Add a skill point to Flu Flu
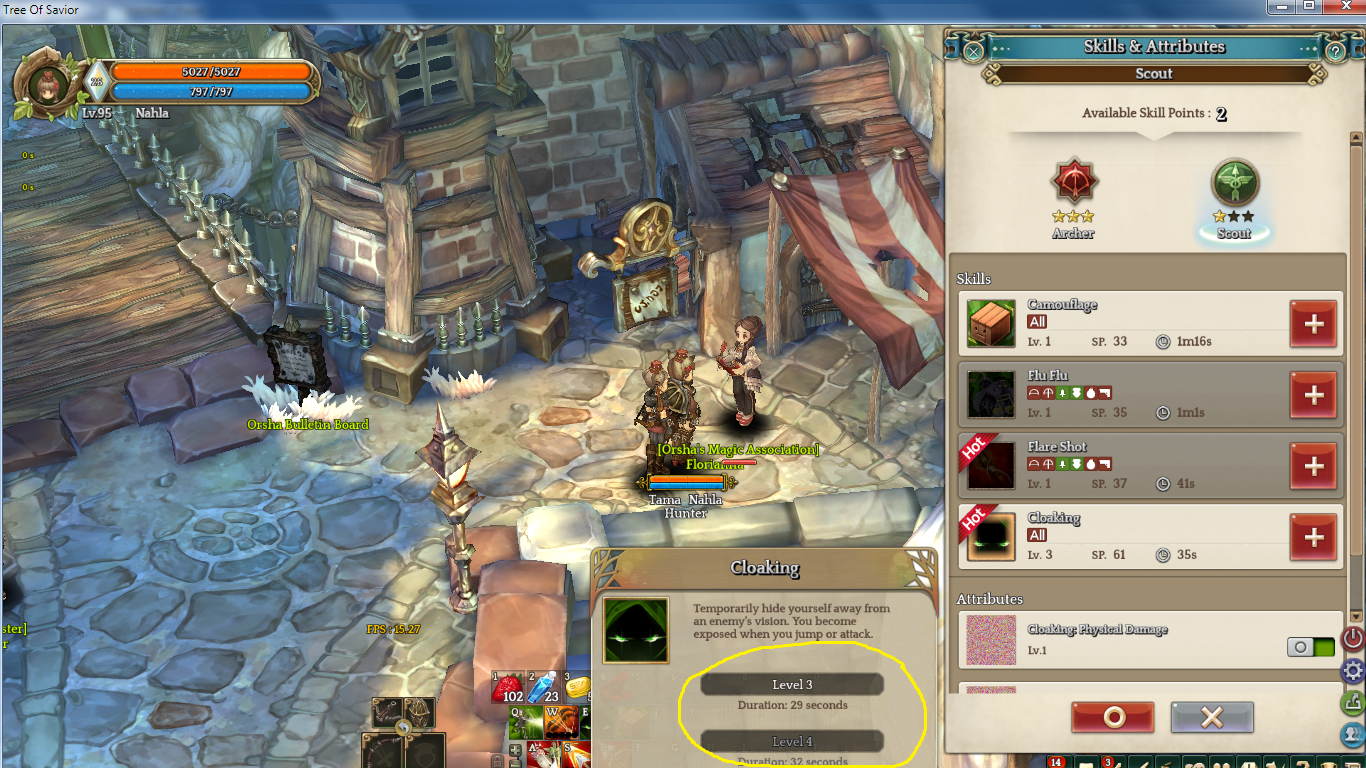The width and height of the screenshot is (1366, 768). [1313, 395]
